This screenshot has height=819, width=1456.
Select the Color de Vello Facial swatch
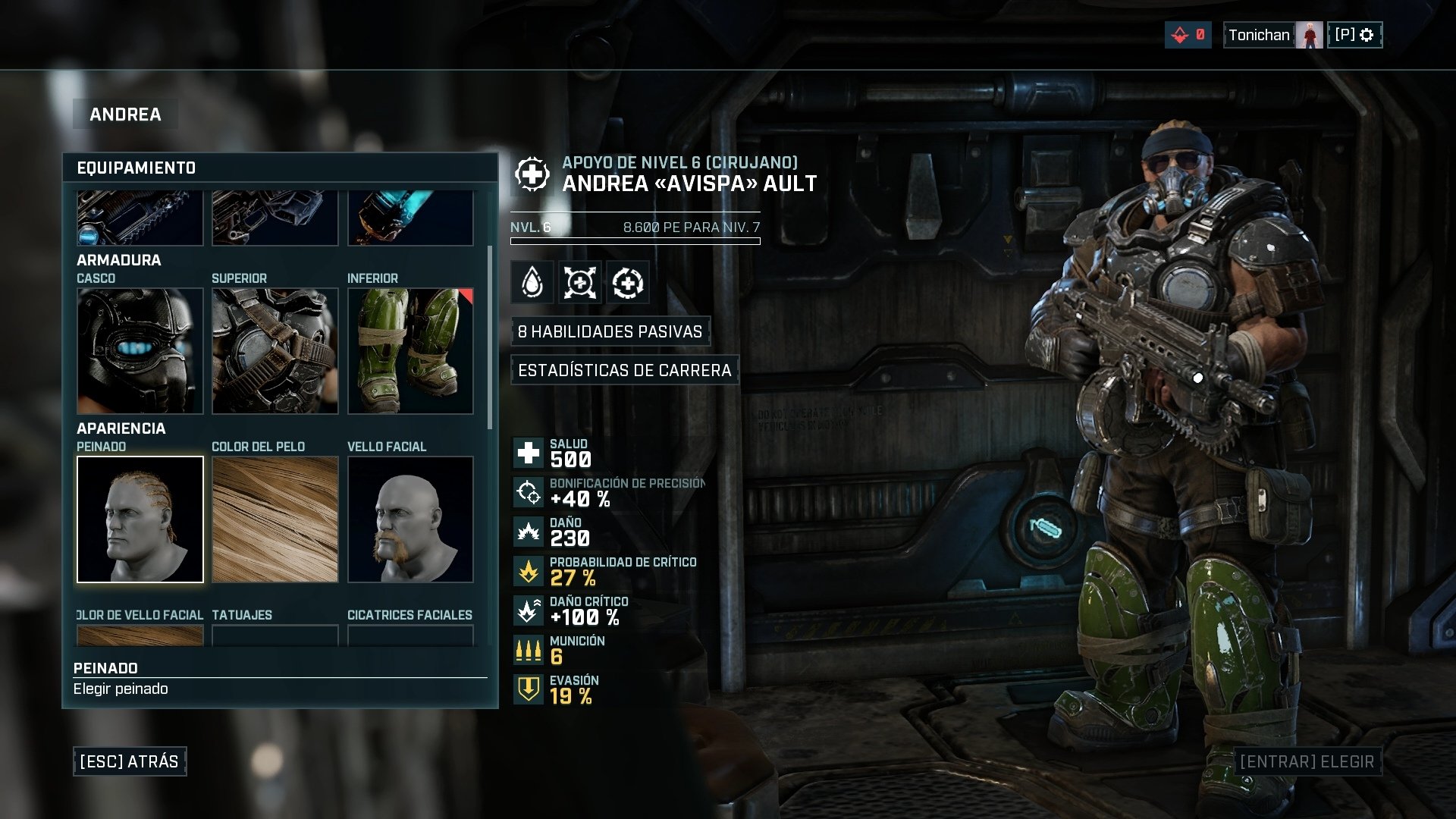[x=140, y=635]
